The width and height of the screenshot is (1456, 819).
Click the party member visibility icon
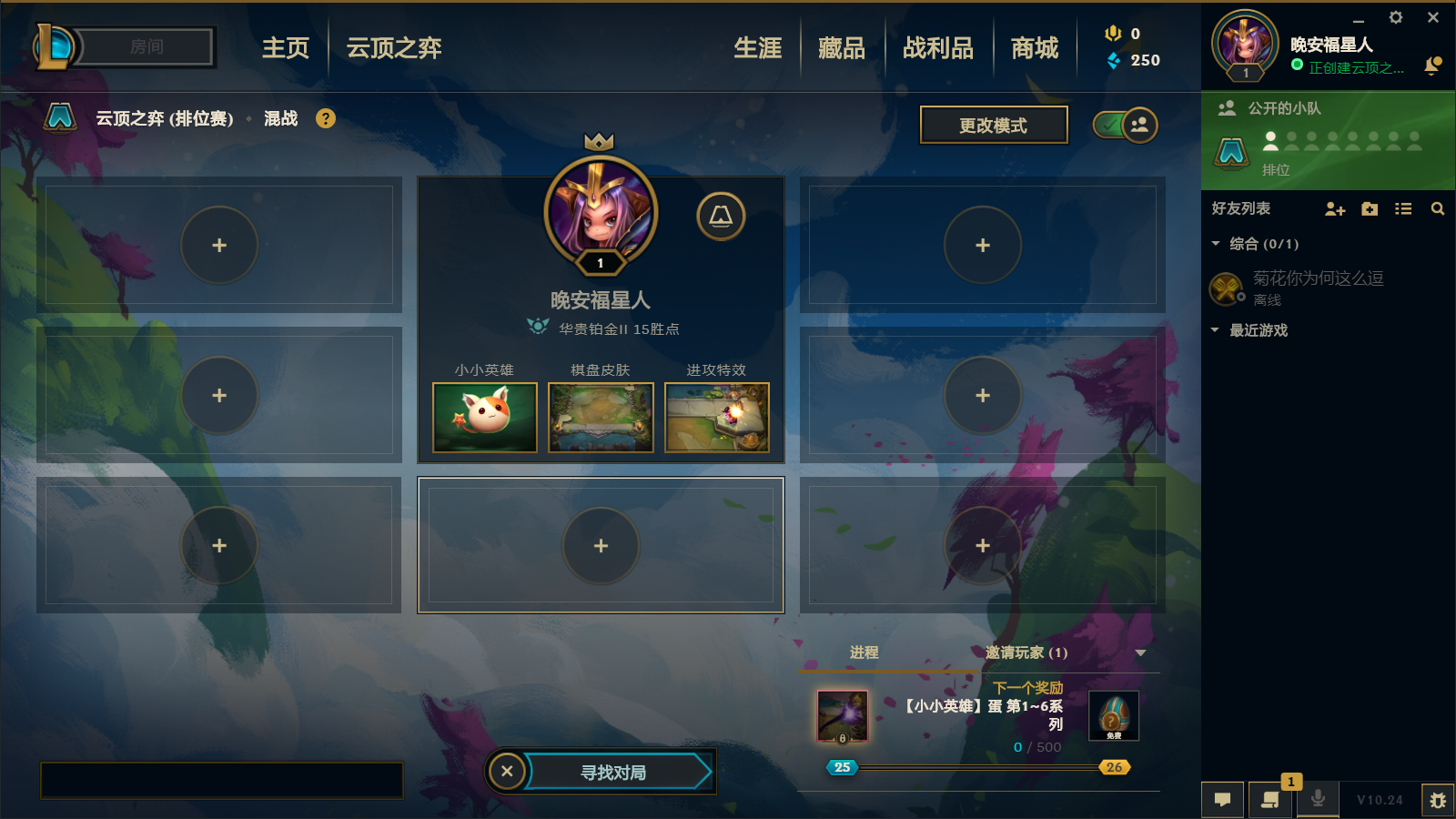pyautogui.click(x=1138, y=125)
